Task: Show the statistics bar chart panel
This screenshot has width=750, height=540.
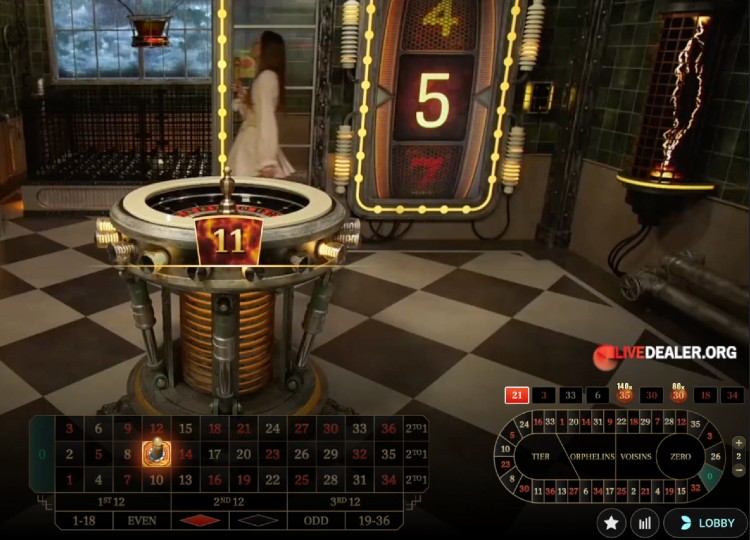Action: point(645,522)
